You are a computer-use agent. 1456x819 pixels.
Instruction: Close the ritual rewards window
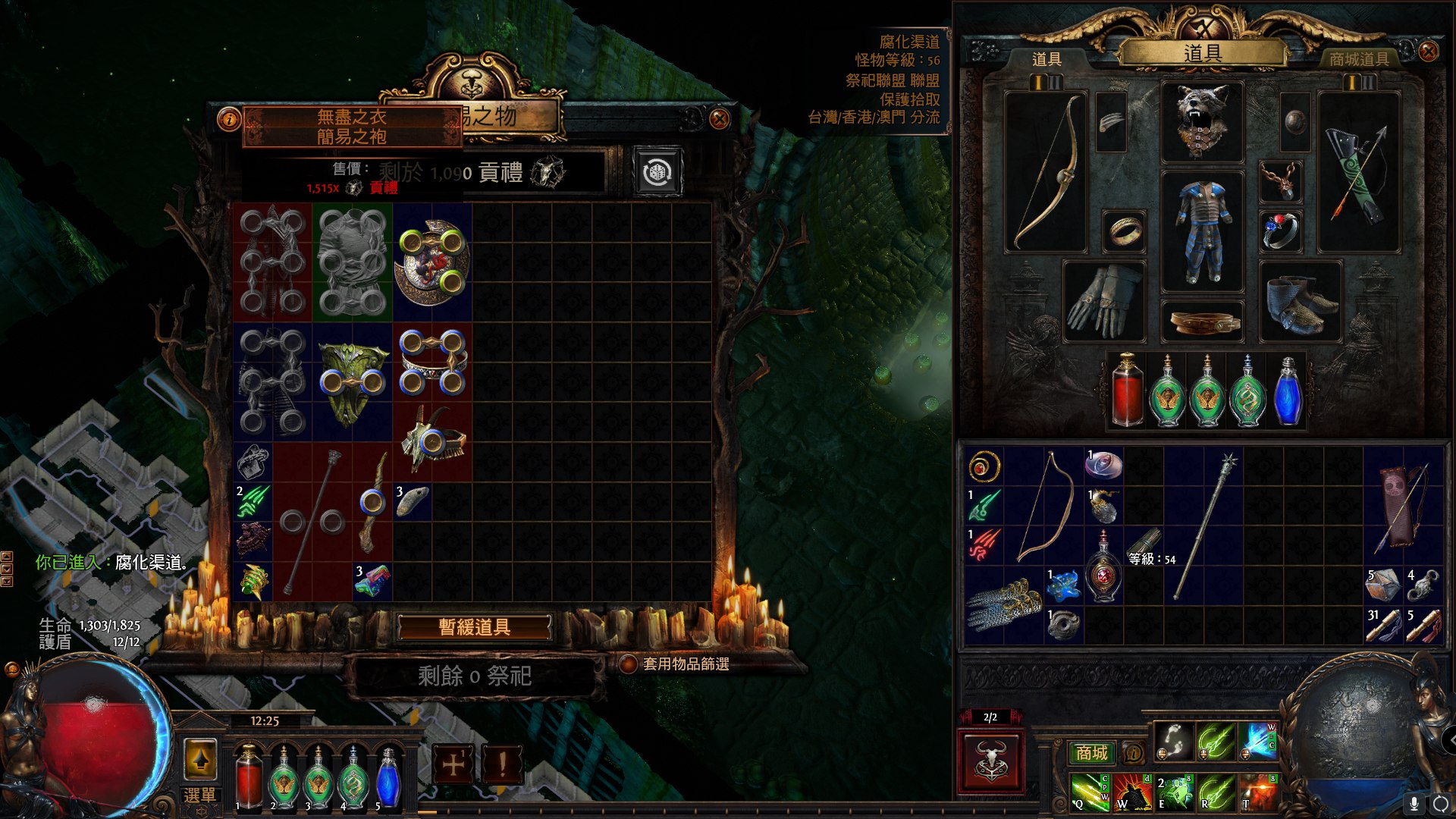pos(719,119)
